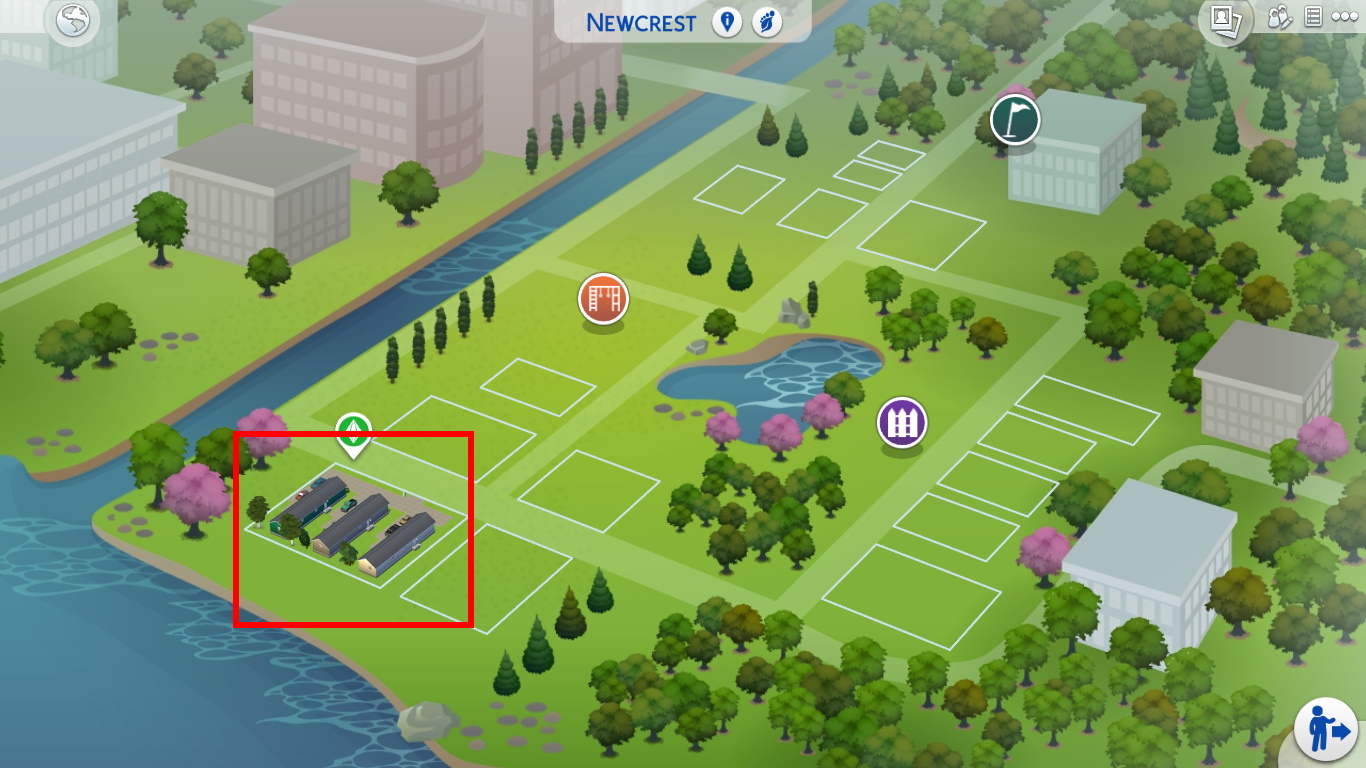Open the world selection globe button
Image resolution: width=1366 pixels, height=768 pixels.
coord(73,22)
